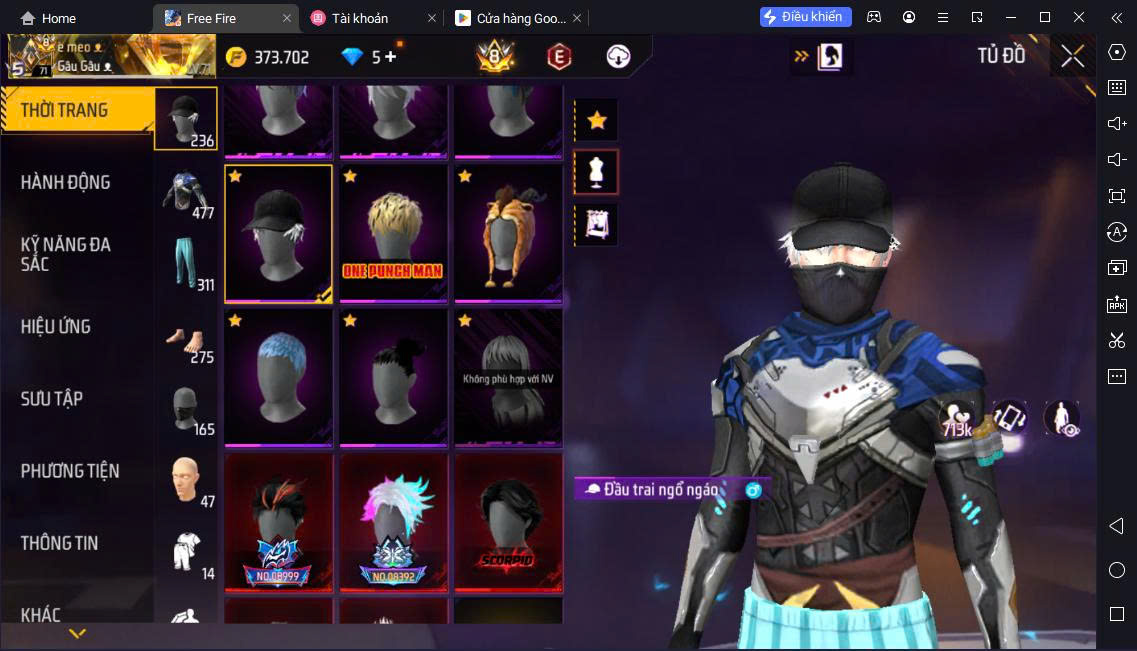Pick the white-pink hair NO.08392

pos(393,521)
